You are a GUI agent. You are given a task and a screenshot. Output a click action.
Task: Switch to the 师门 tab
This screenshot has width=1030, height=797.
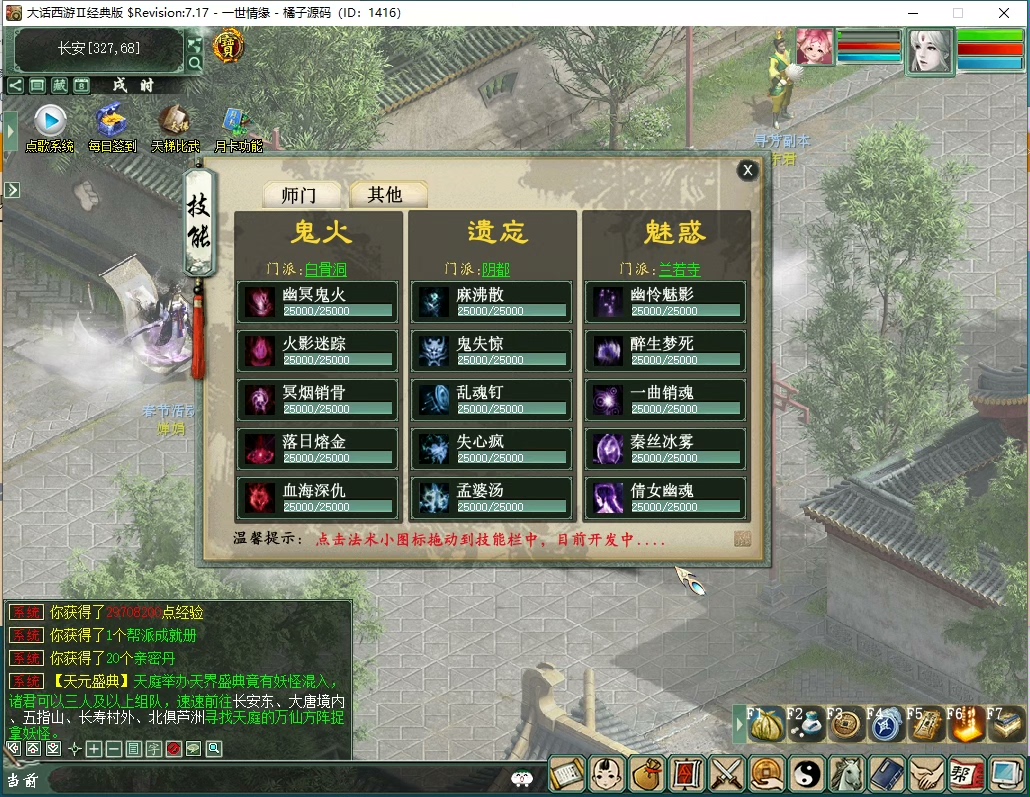point(302,194)
